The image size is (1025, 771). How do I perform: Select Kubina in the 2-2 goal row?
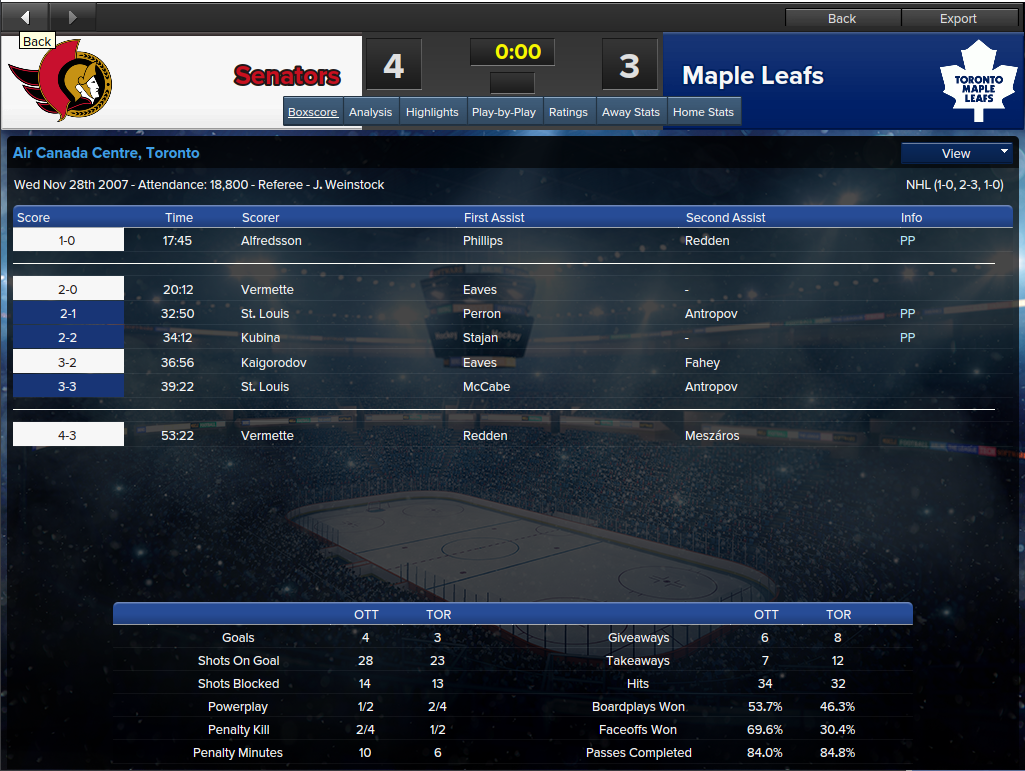coord(260,338)
